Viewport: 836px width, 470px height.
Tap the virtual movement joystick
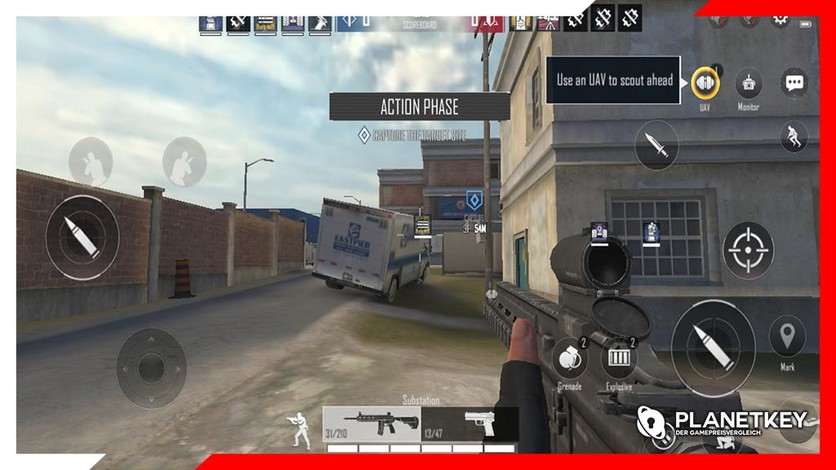pos(151,367)
